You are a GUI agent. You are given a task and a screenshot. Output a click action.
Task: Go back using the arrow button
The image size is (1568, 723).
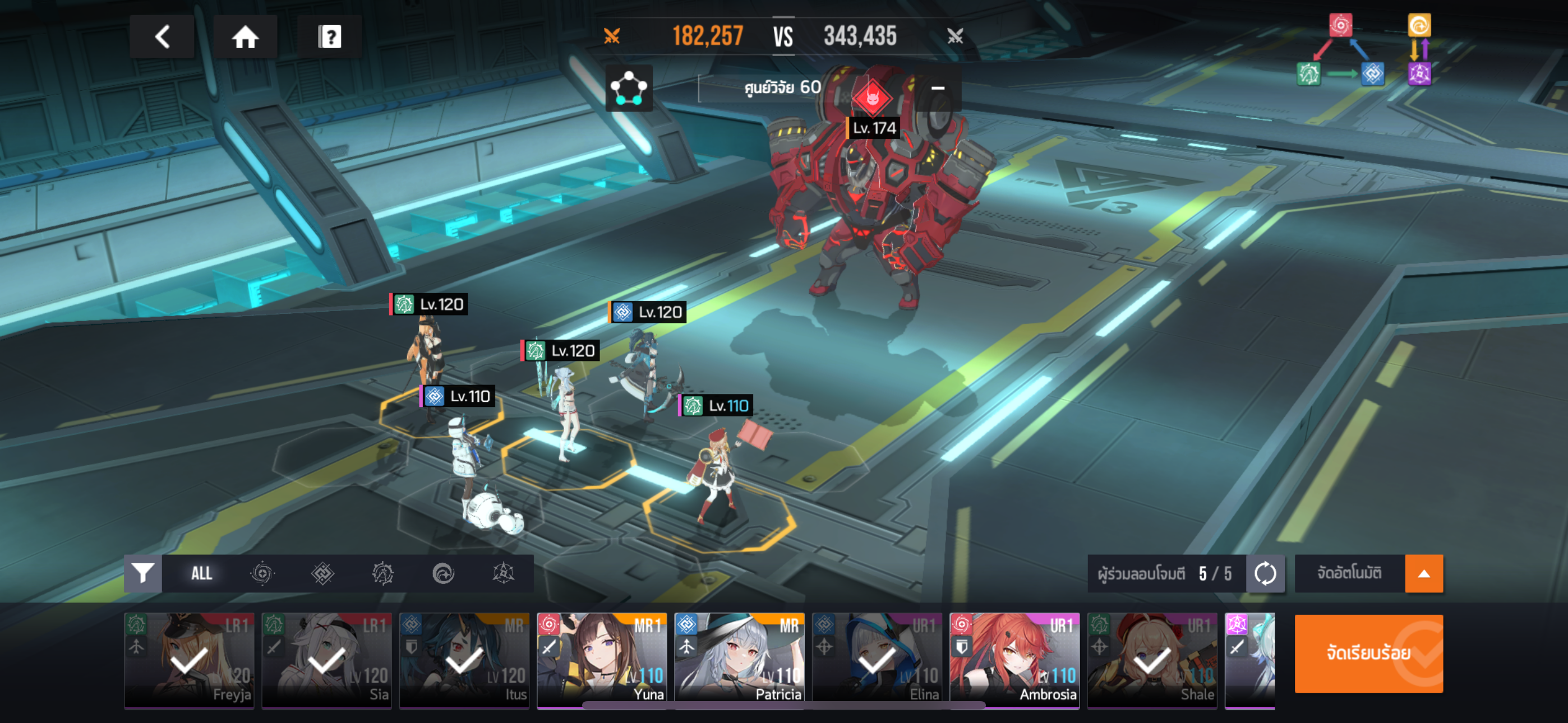pyautogui.click(x=162, y=37)
